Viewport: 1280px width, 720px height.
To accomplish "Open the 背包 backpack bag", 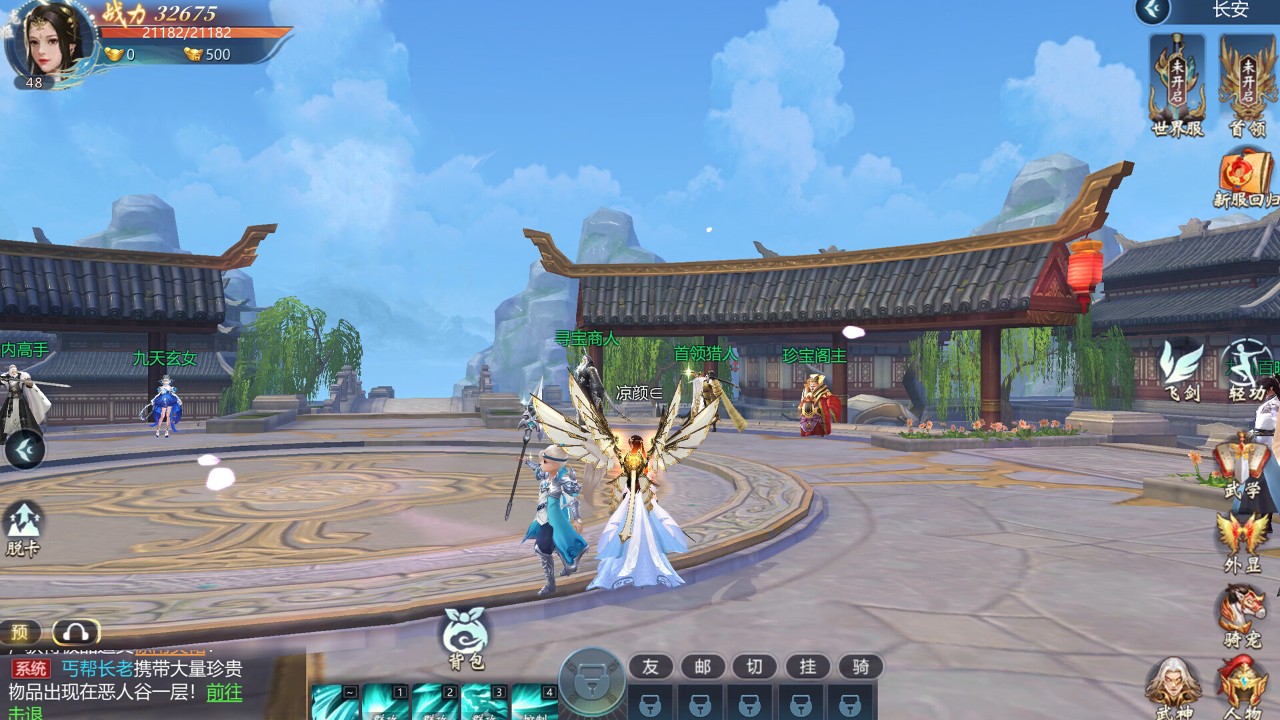I will [465, 636].
